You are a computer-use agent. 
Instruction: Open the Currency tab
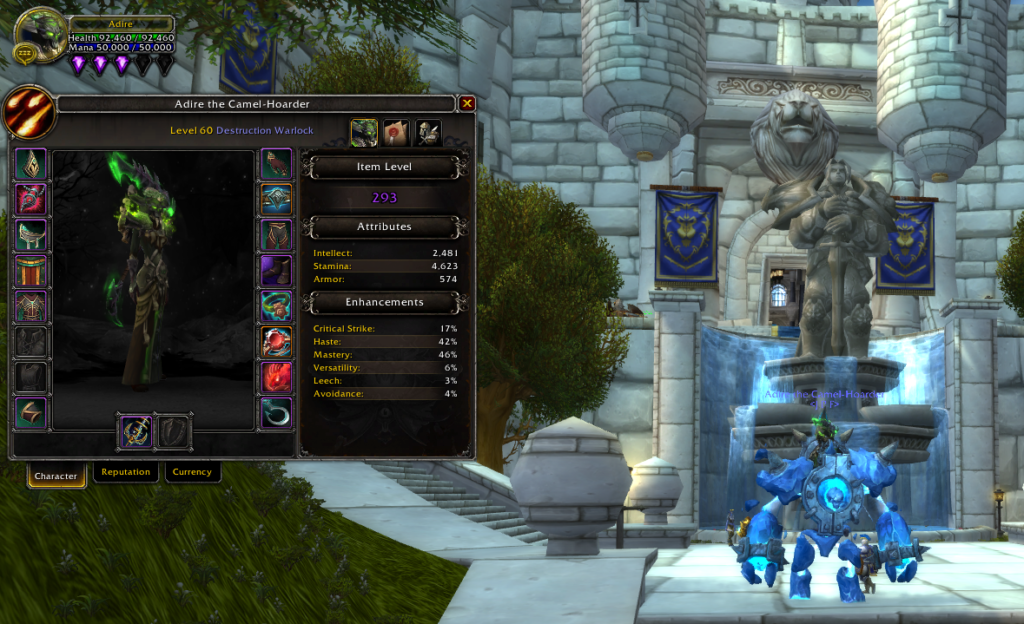click(x=191, y=472)
